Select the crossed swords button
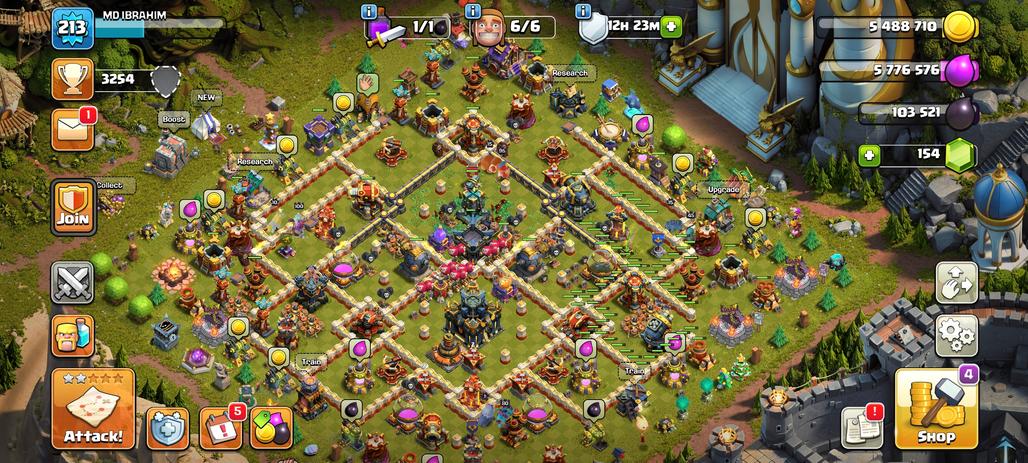 tap(73, 282)
